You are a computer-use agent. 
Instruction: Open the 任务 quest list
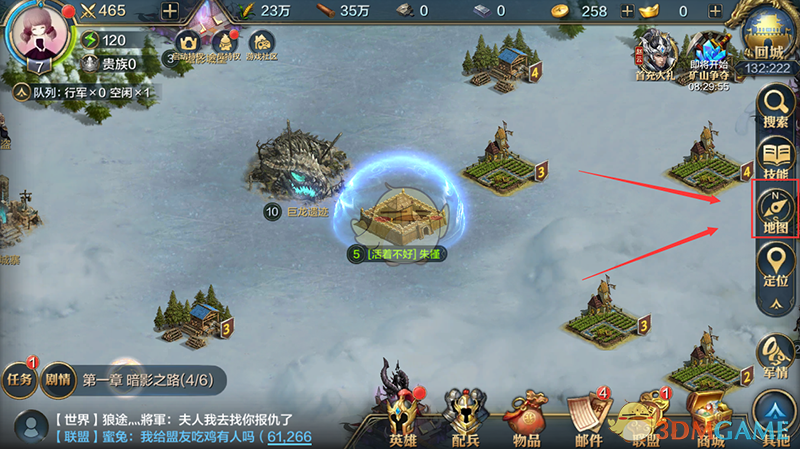coord(19,377)
